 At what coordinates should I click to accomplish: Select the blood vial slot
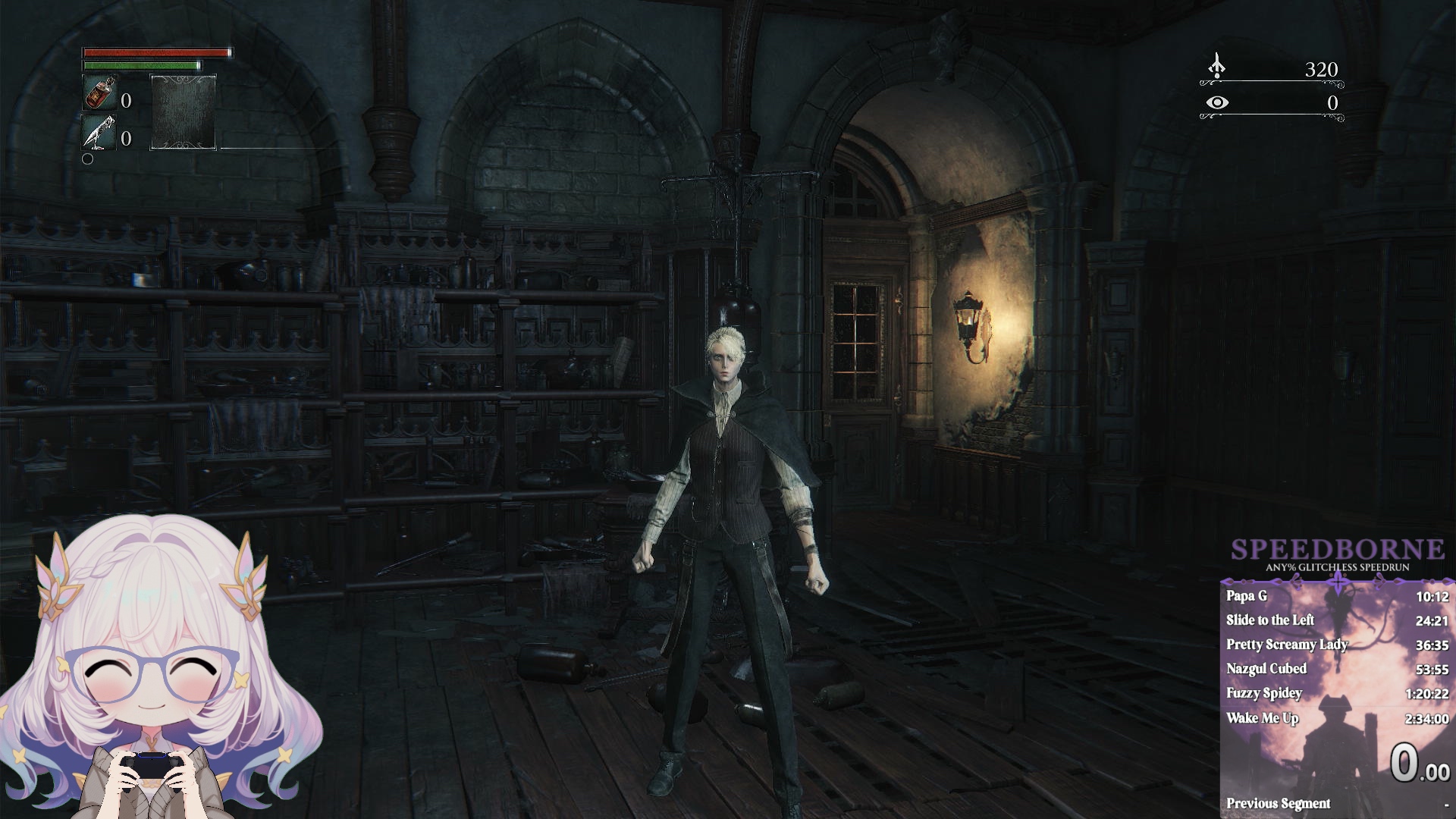pos(99,93)
